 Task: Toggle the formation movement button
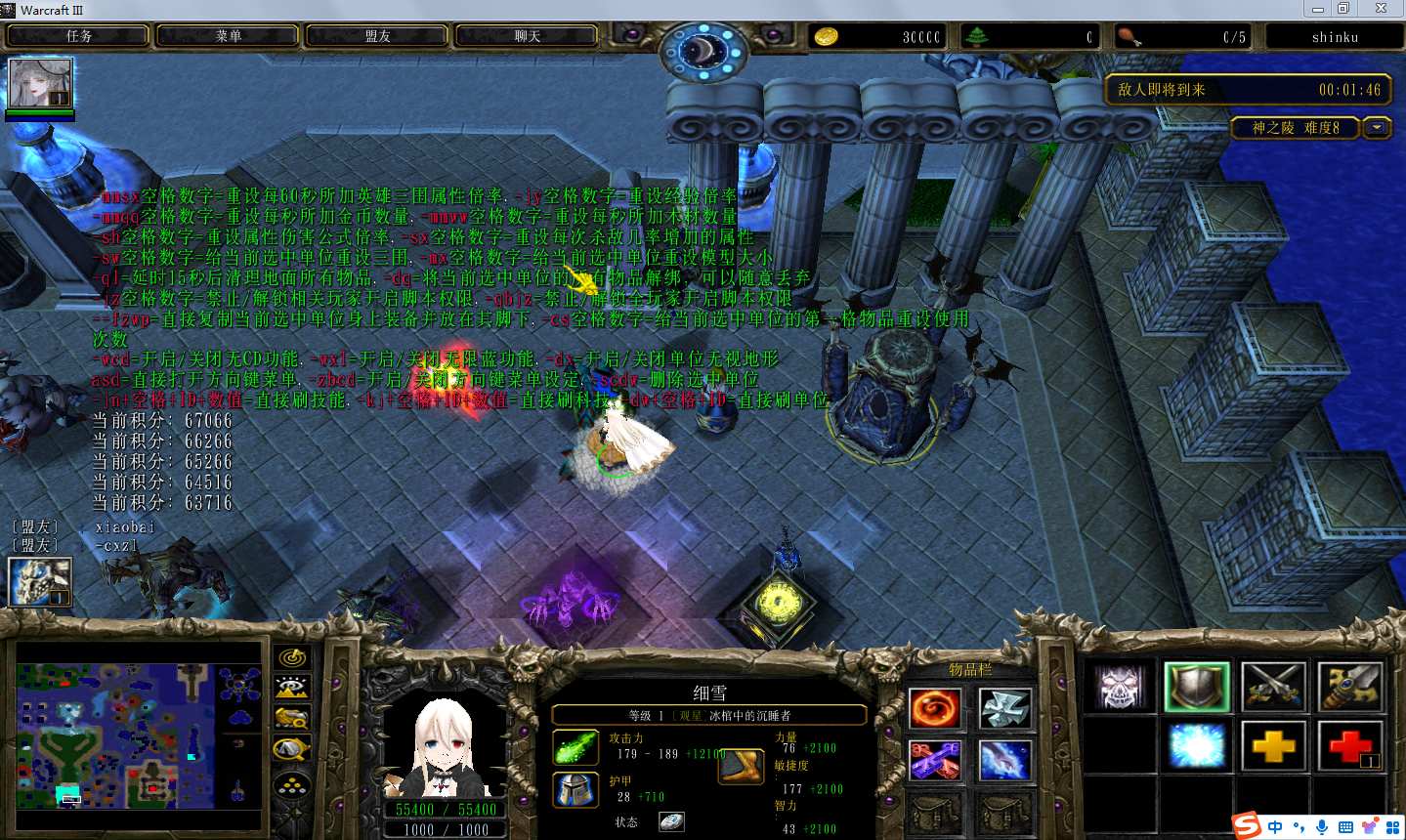click(292, 783)
